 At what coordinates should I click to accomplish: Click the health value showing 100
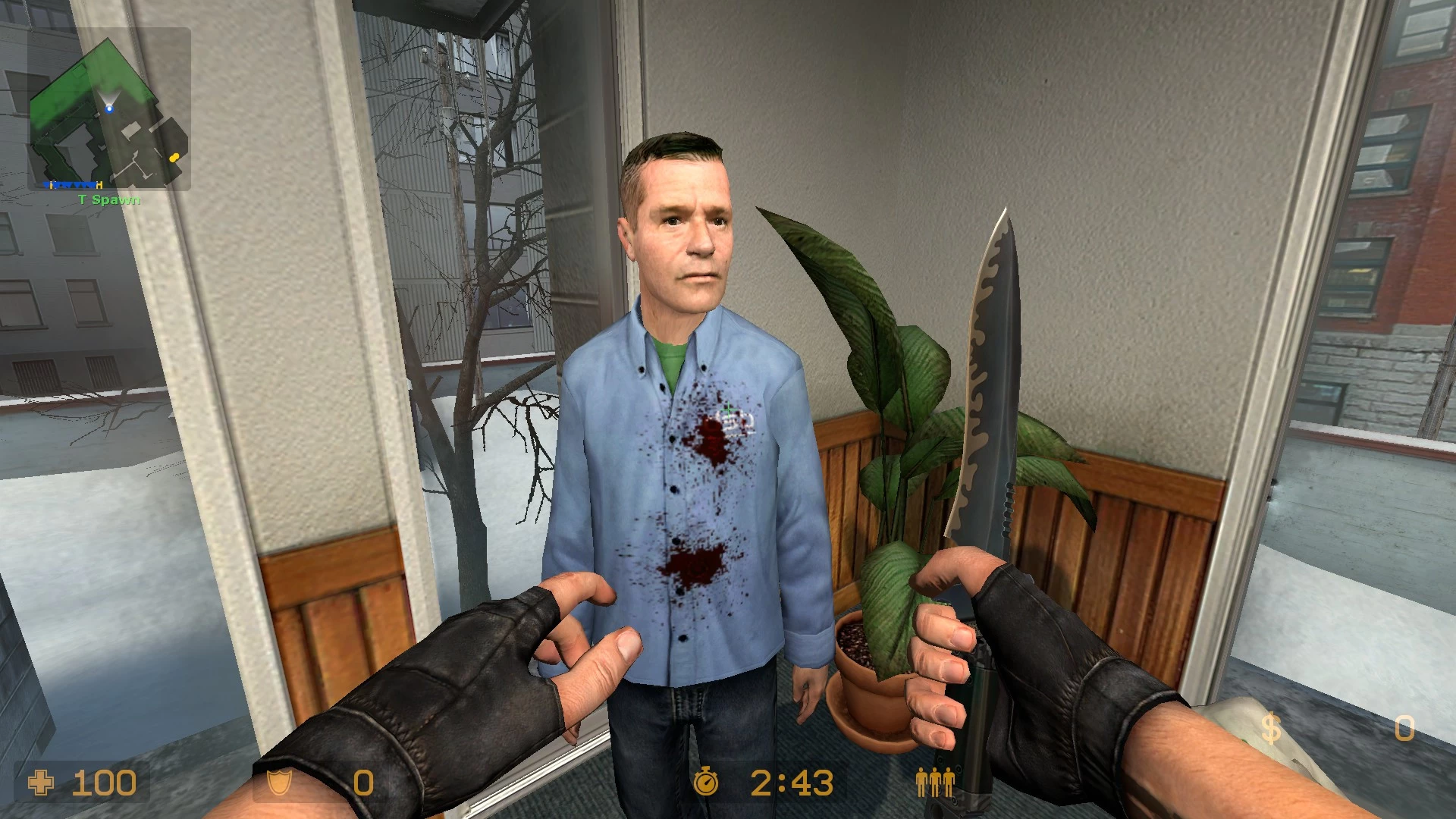[x=106, y=782]
